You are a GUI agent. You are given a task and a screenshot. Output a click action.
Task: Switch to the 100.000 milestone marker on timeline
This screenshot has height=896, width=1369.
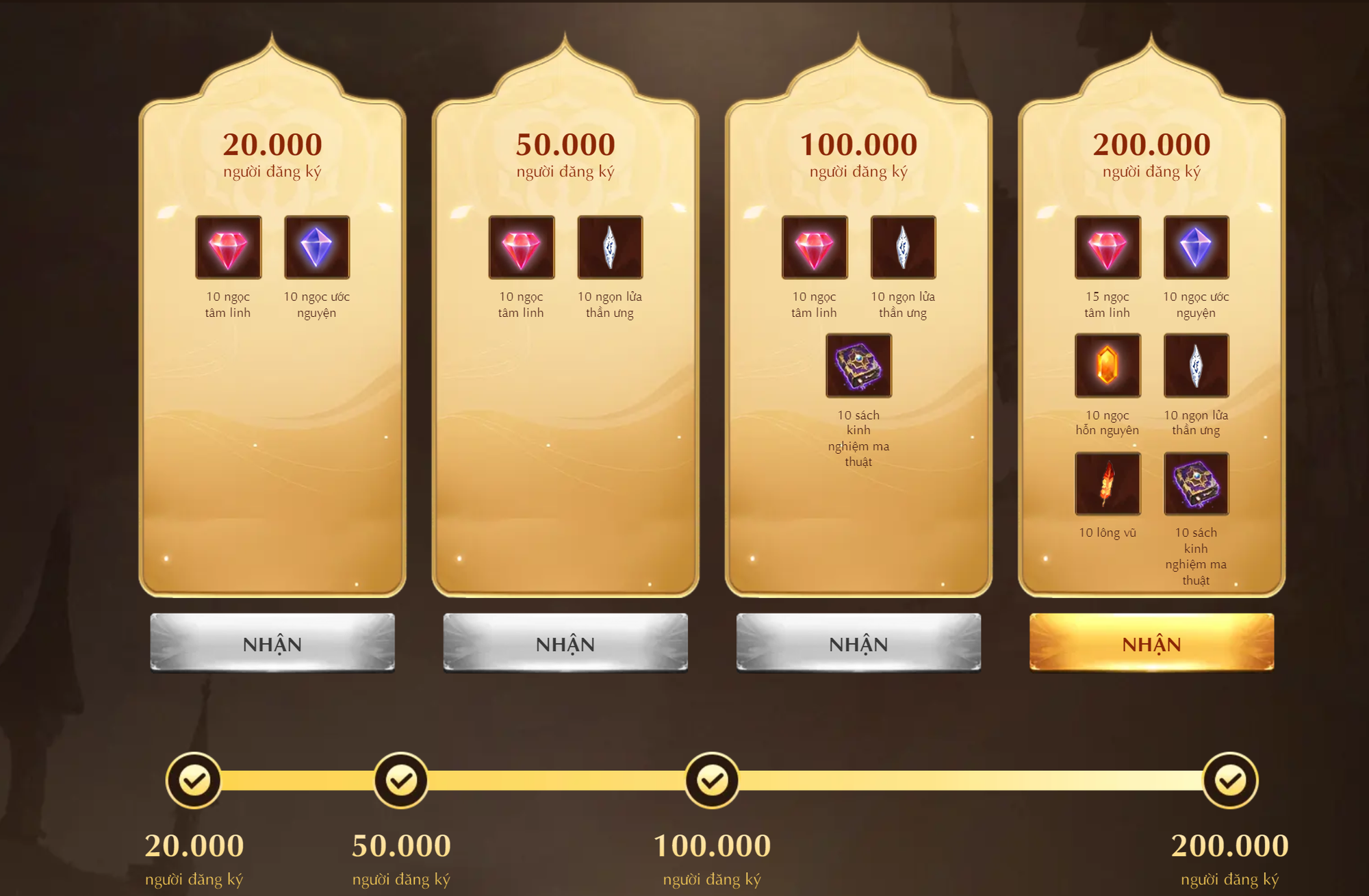click(712, 779)
